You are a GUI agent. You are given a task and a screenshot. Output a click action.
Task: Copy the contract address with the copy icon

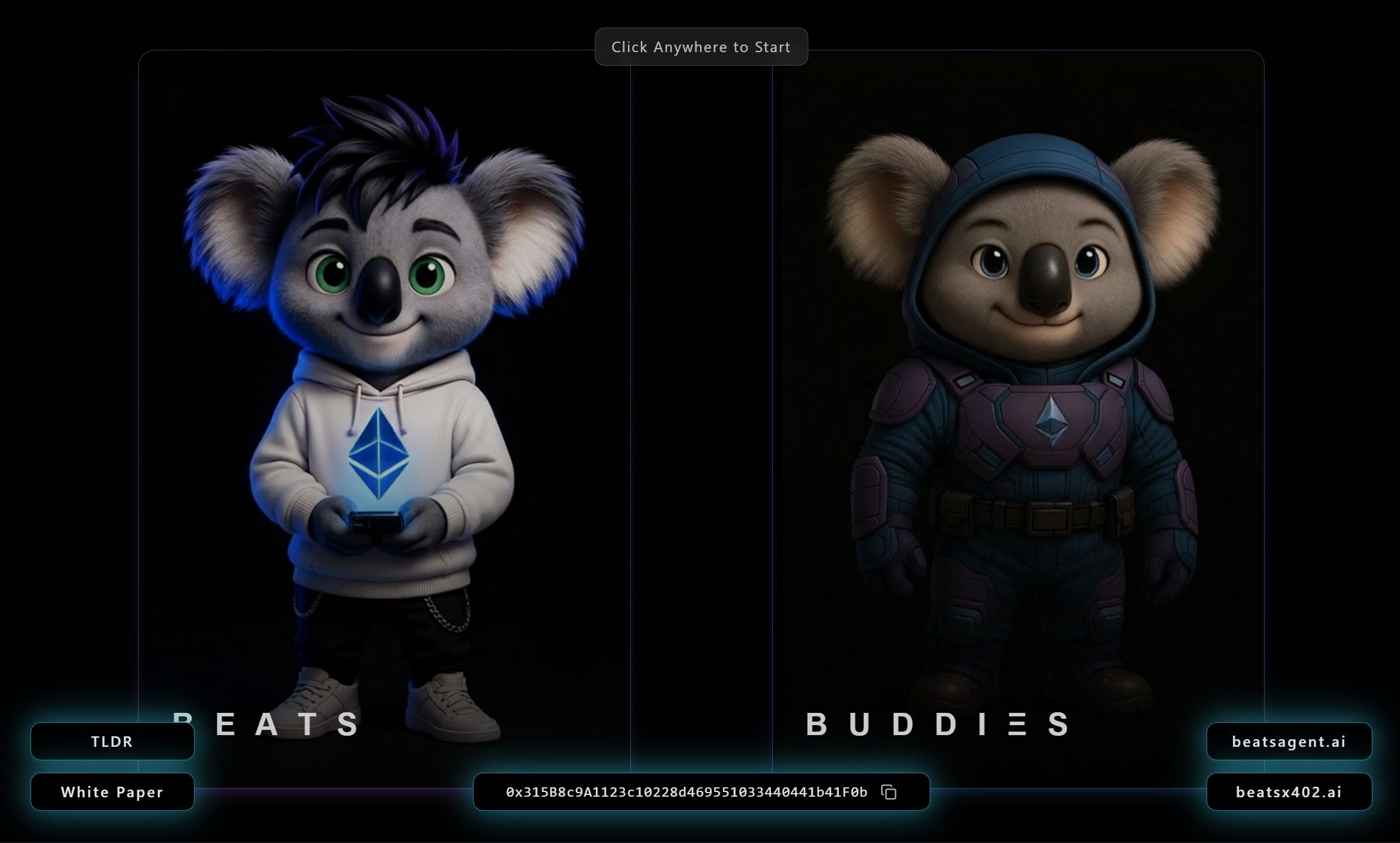tap(889, 792)
